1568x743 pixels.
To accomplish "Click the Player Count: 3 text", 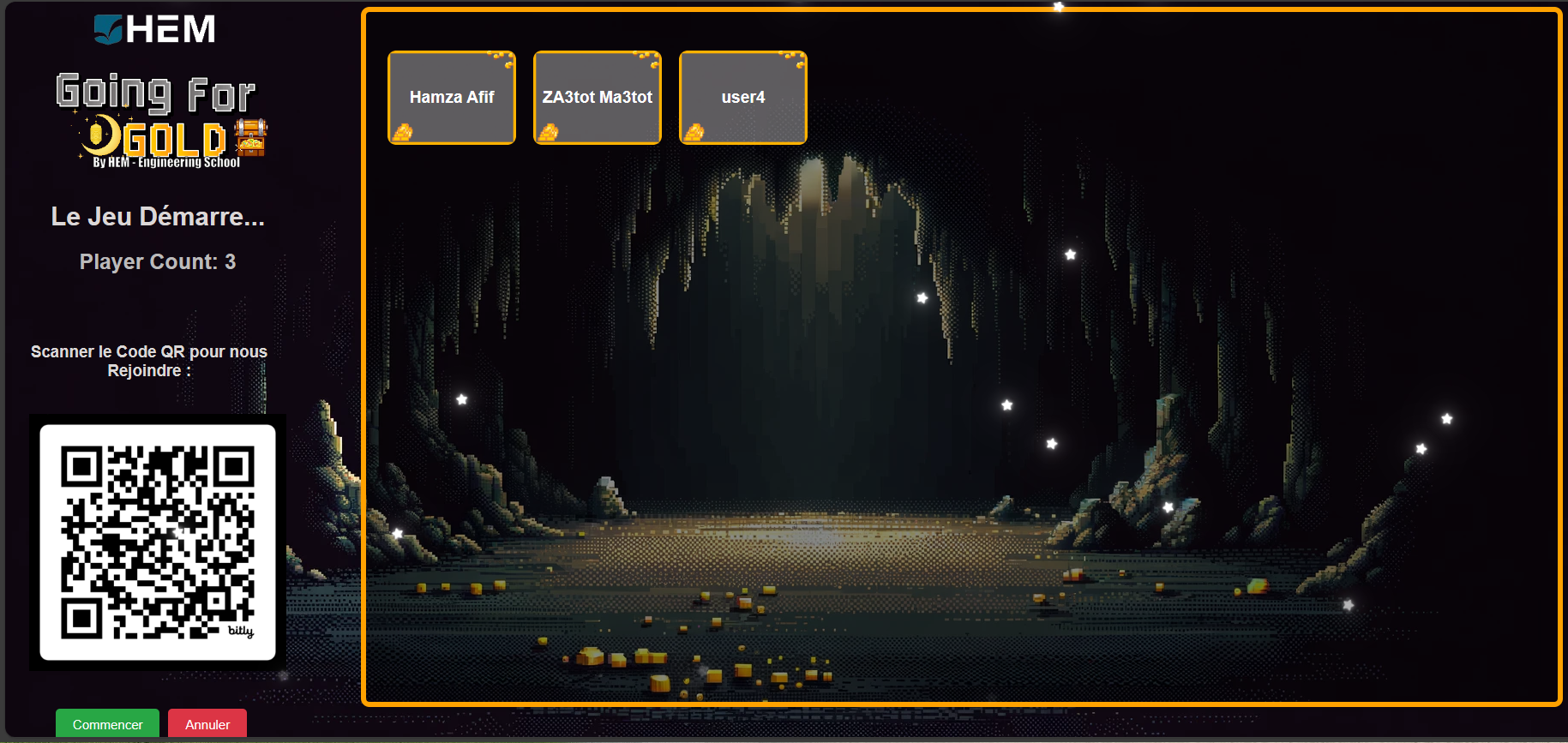I will [x=157, y=261].
